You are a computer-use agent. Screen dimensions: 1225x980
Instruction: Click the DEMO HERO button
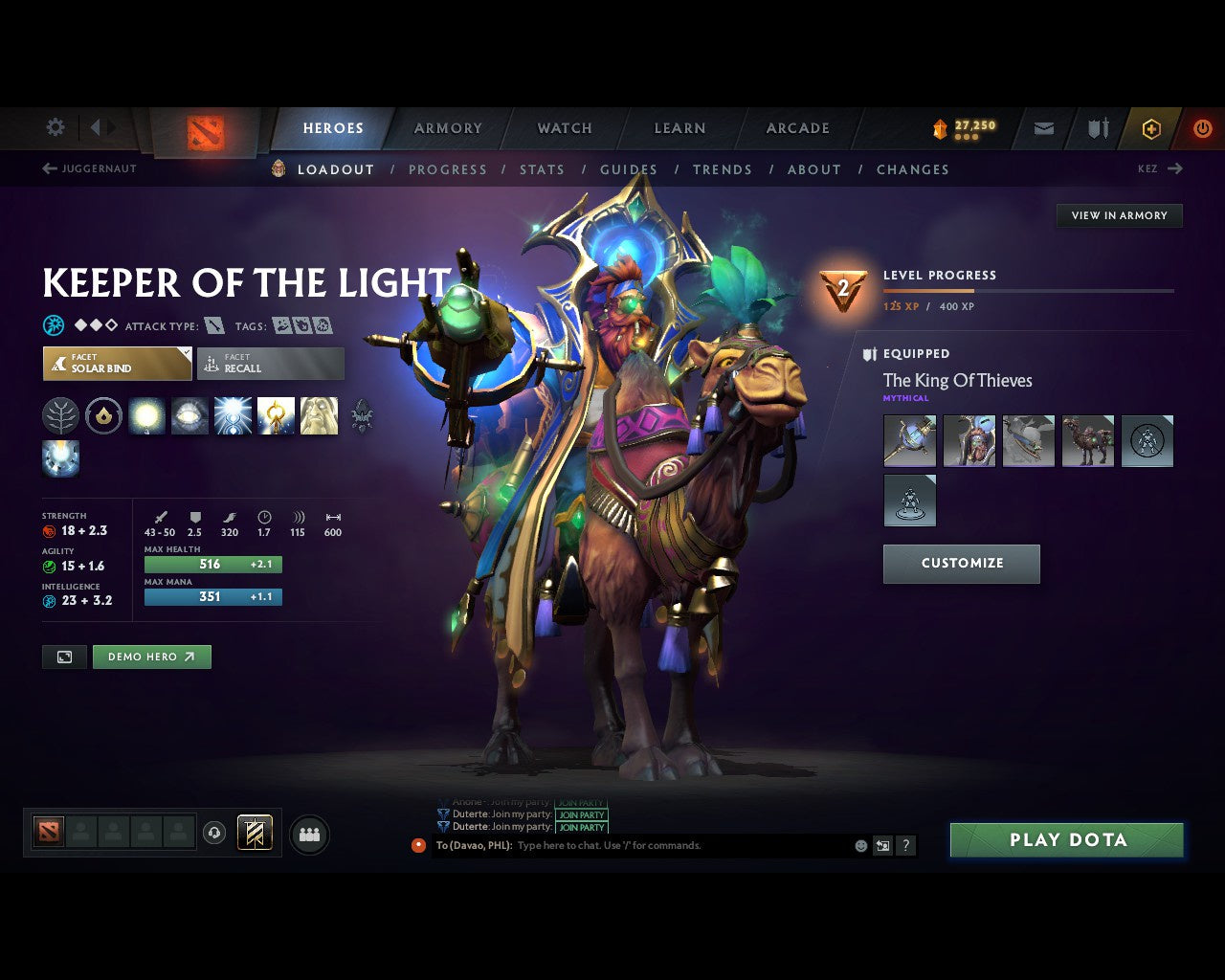click(151, 657)
